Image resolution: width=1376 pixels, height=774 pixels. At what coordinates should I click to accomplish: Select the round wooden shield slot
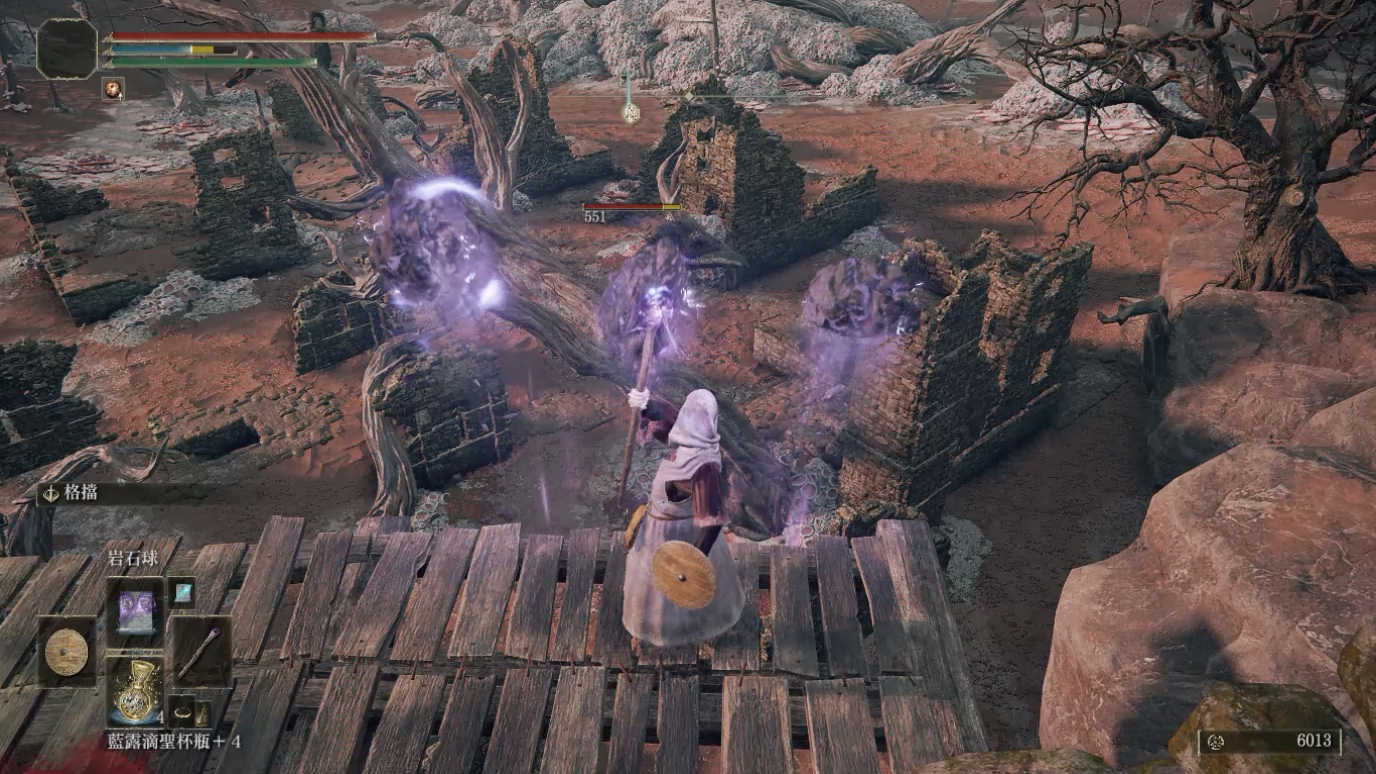[x=67, y=651]
